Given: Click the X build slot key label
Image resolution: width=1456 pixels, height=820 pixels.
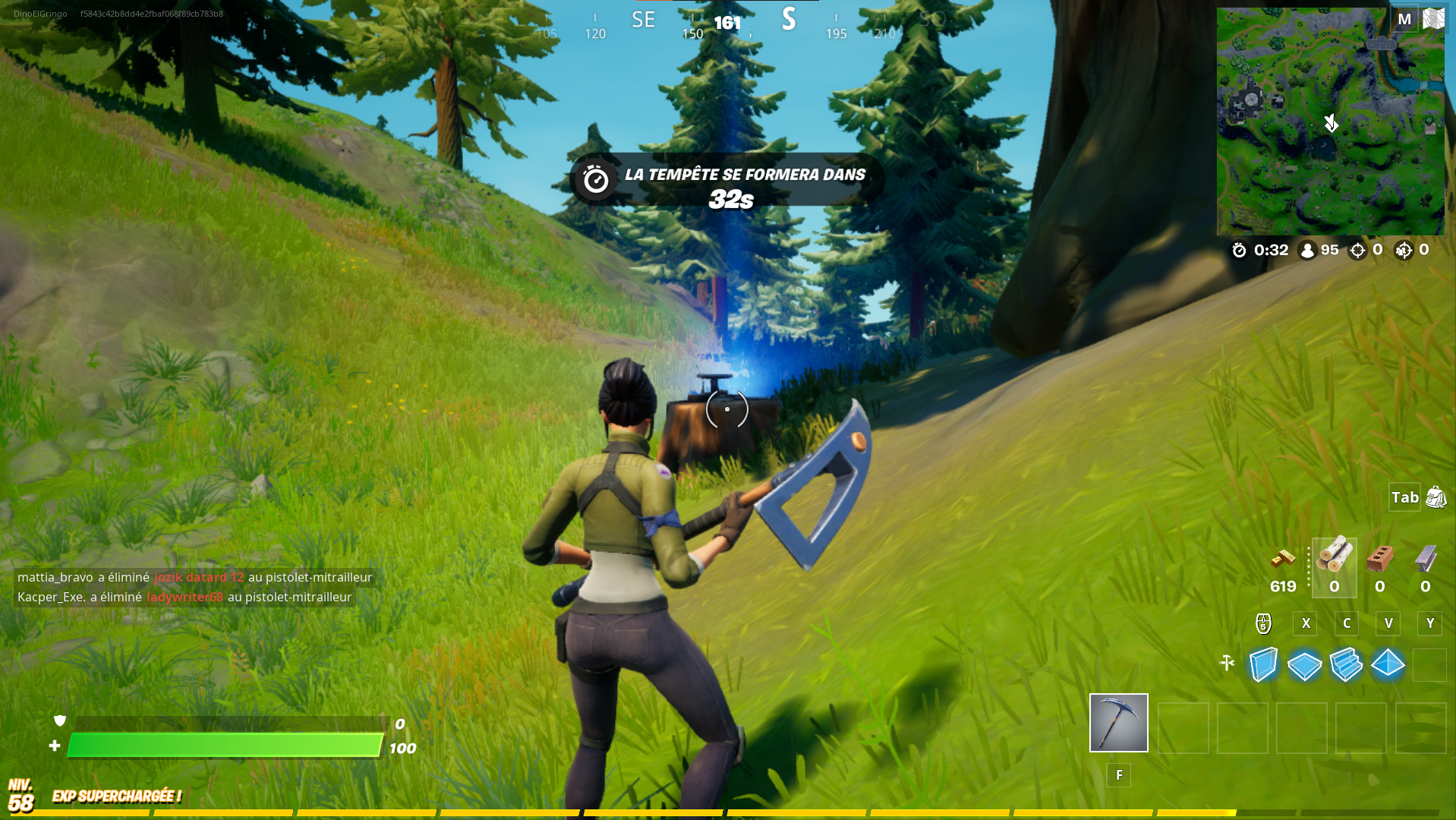Looking at the screenshot, I should pyautogui.click(x=1304, y=623).
